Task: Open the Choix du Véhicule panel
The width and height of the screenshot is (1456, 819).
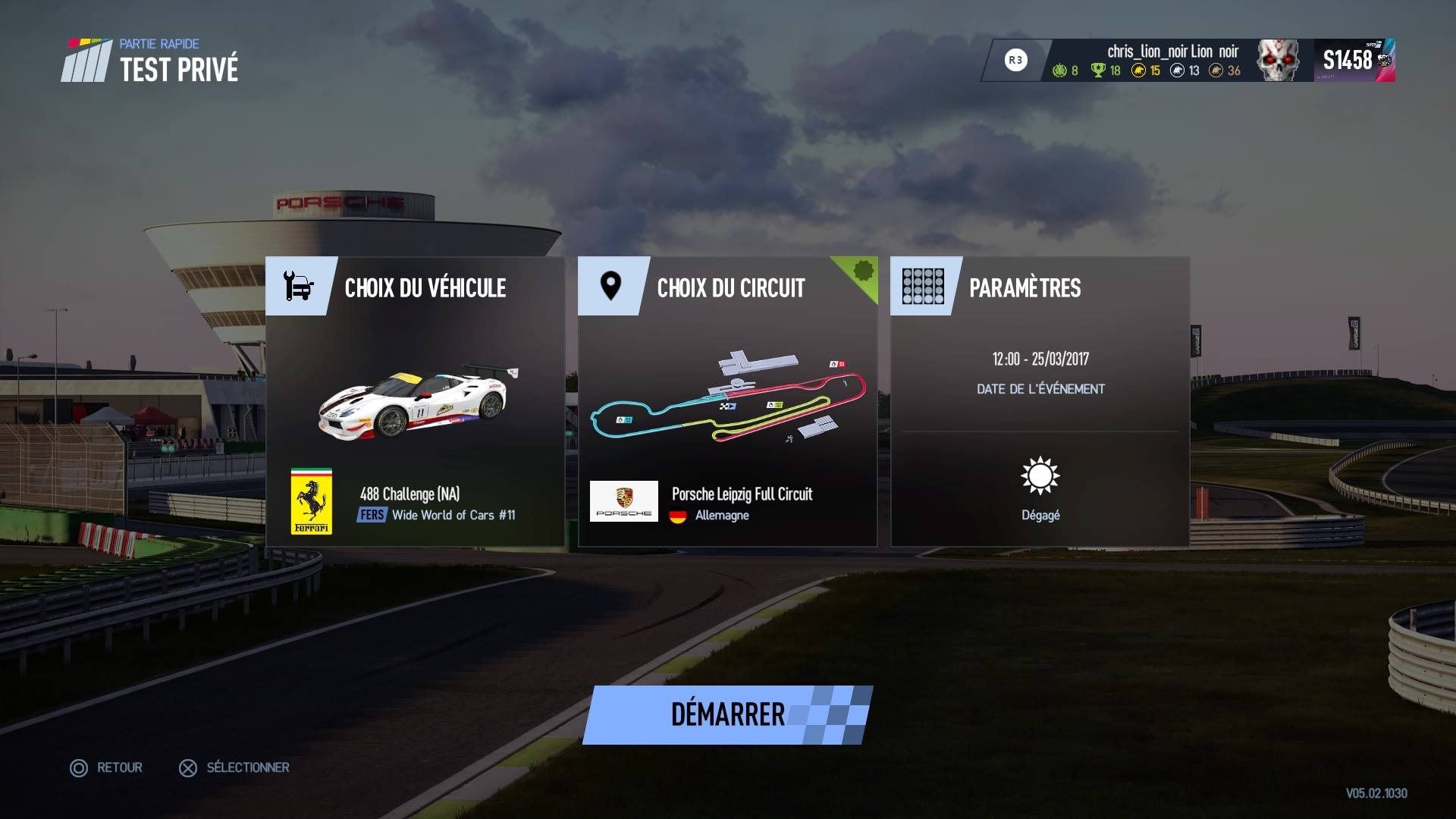Action: pos(425,287)
